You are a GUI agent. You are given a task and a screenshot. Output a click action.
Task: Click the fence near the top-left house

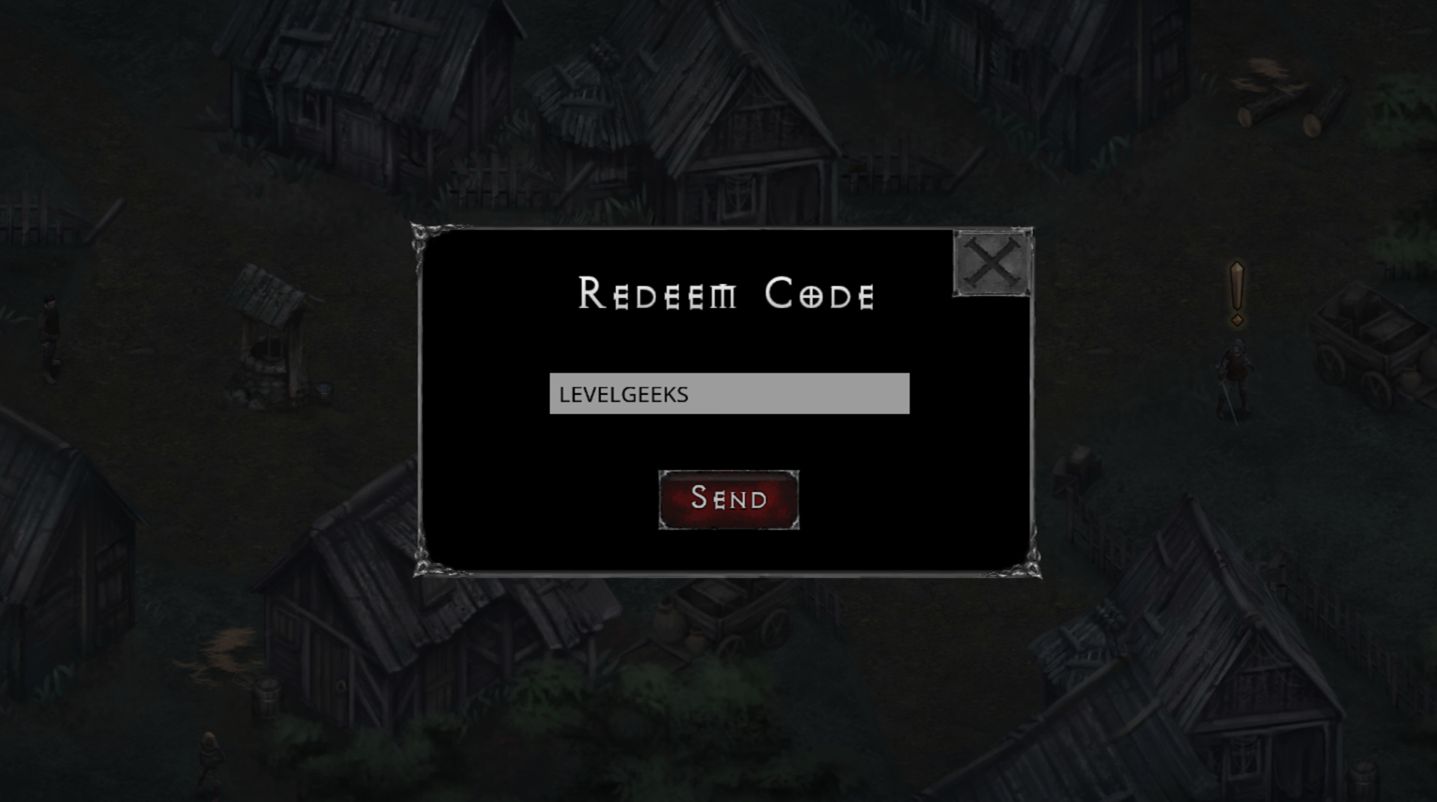pos(490,180)
